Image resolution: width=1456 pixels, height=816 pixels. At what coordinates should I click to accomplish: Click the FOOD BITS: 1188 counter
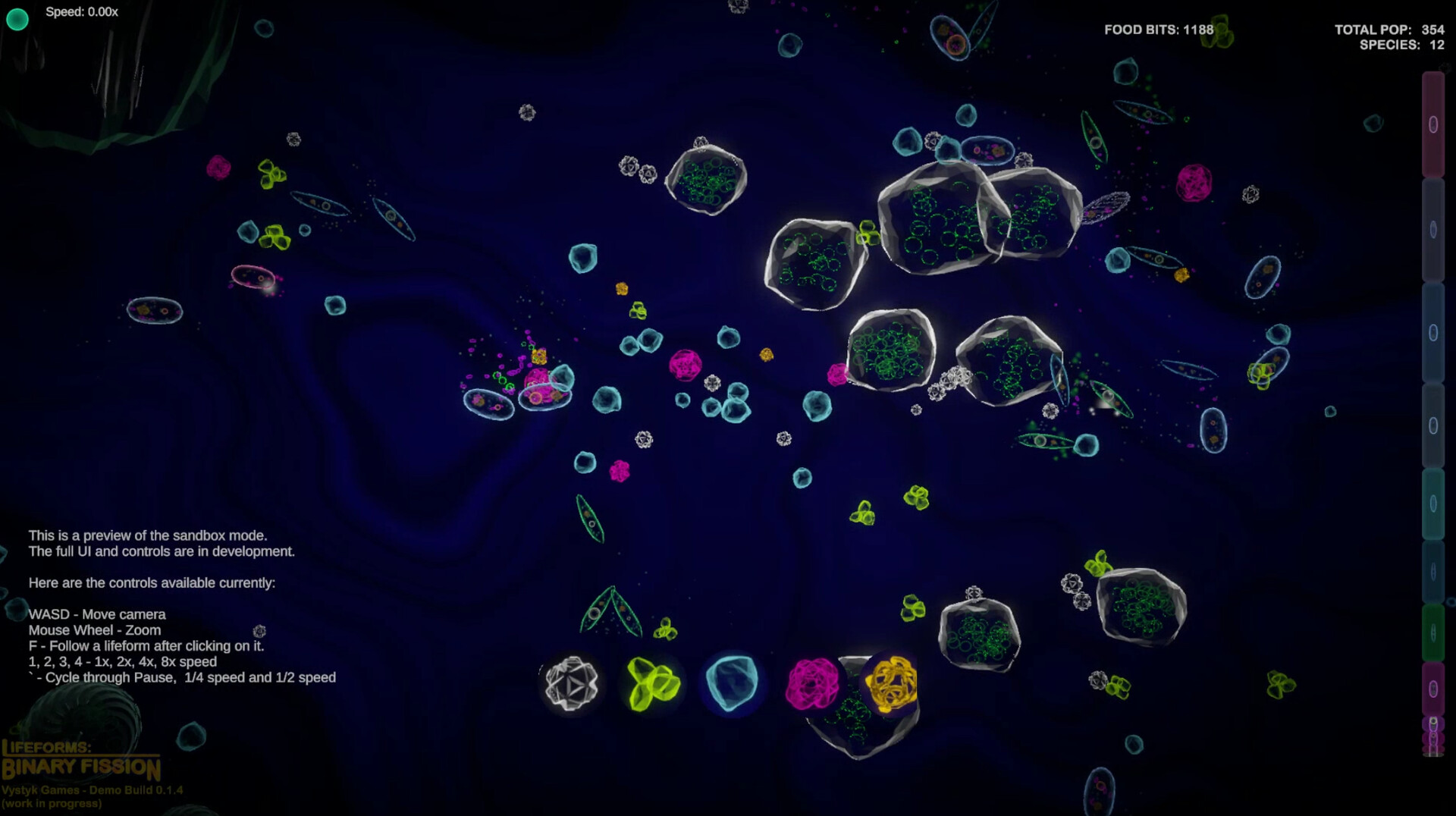pos(1159,28)
